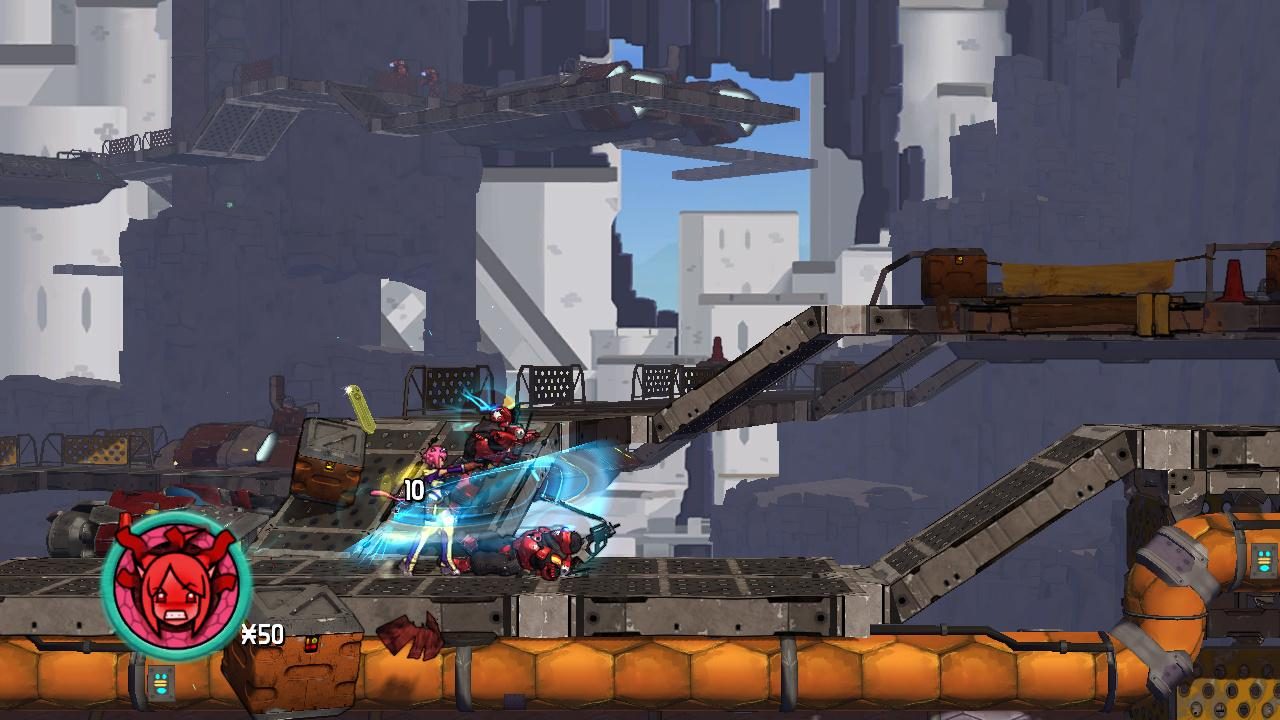Image resolution: width=1280 pixels, height=720 pixels.
Task: Toggle the downed robot on the platform
Action: [547, 548]
